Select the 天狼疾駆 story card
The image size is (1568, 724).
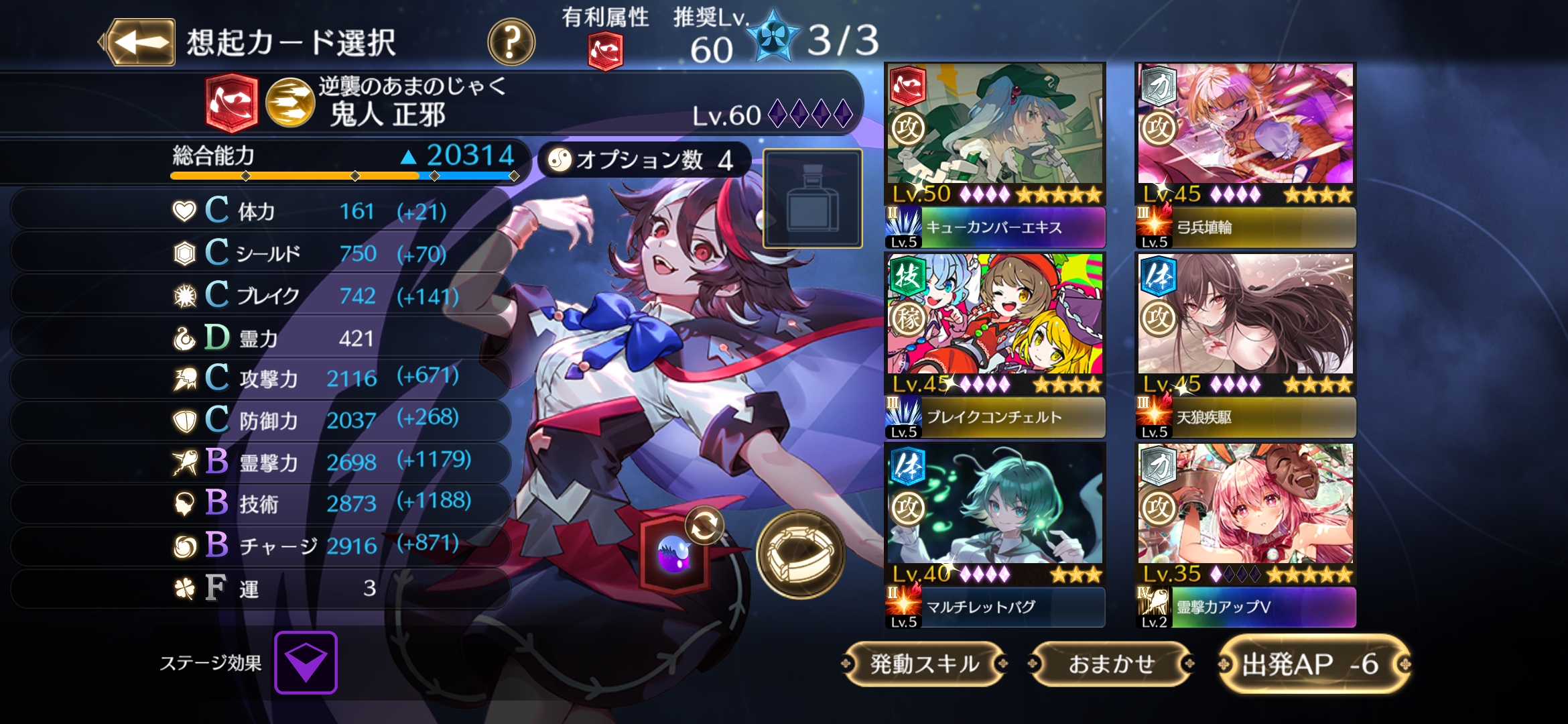(x=1245, y=345)
